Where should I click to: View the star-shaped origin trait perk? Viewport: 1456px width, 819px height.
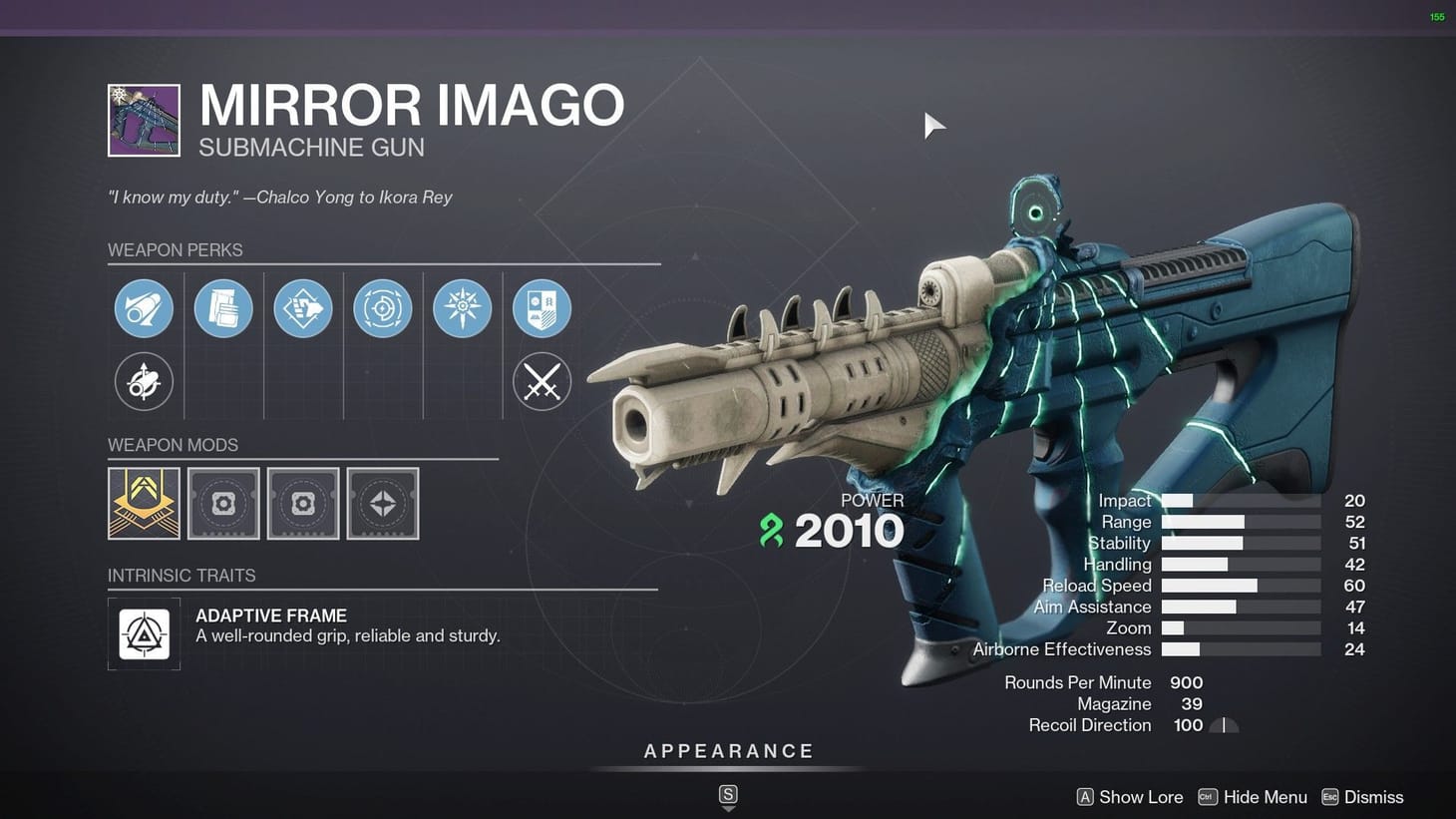(462, 308)
